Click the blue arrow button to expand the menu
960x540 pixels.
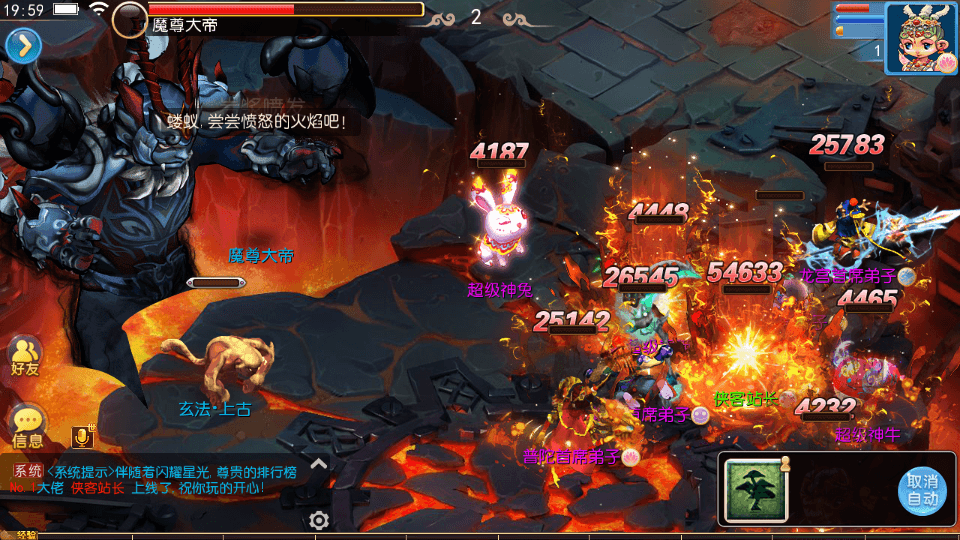[23, 45]
